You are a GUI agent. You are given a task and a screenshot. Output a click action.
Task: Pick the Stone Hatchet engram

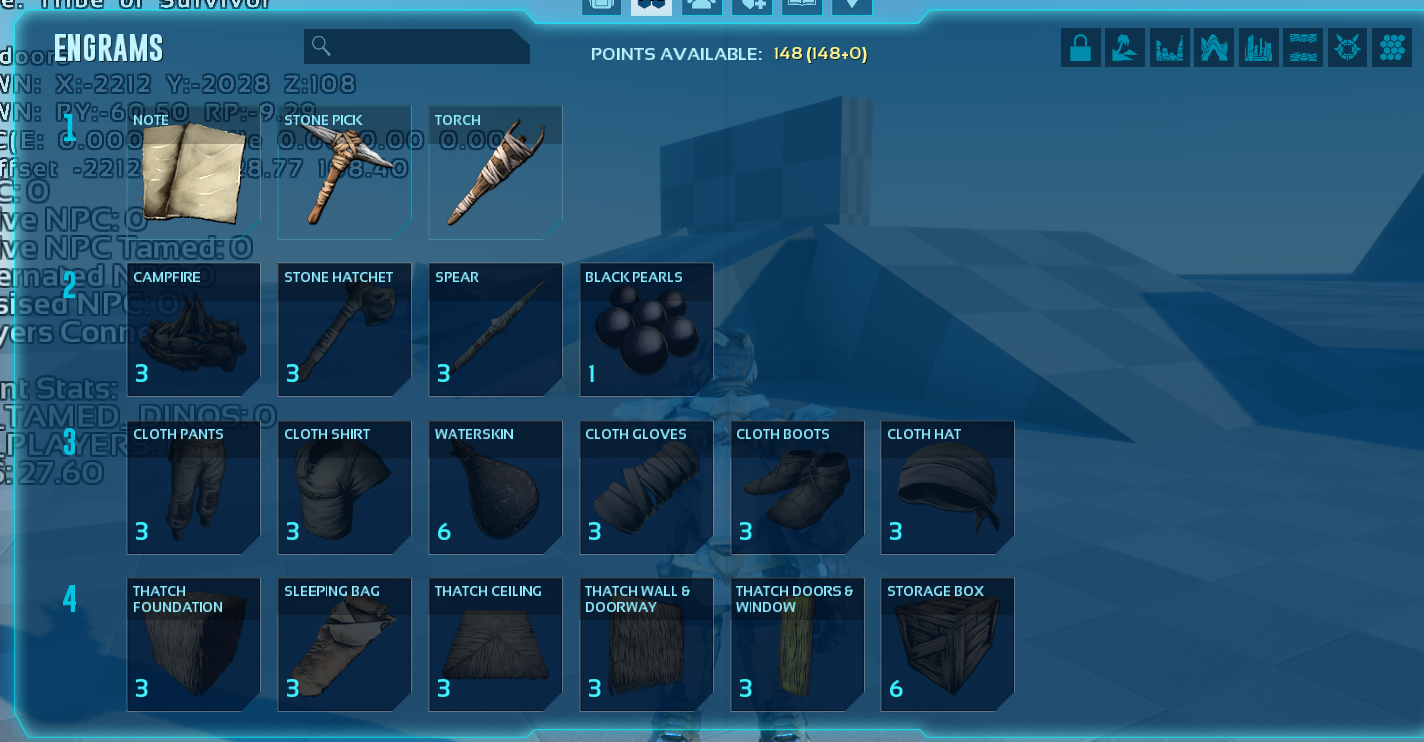pos(344,330)
